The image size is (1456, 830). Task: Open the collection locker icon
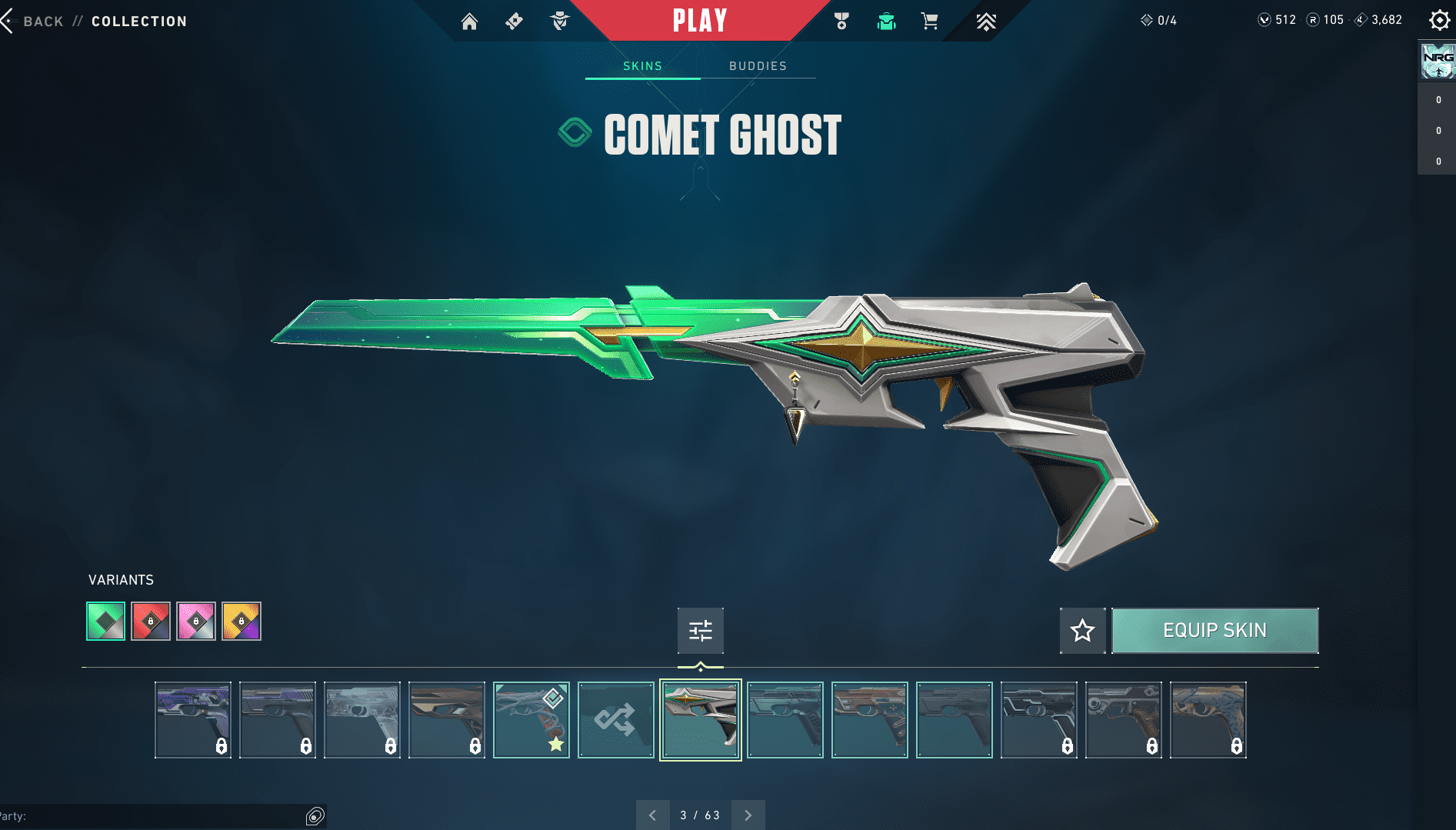(886, 22)
